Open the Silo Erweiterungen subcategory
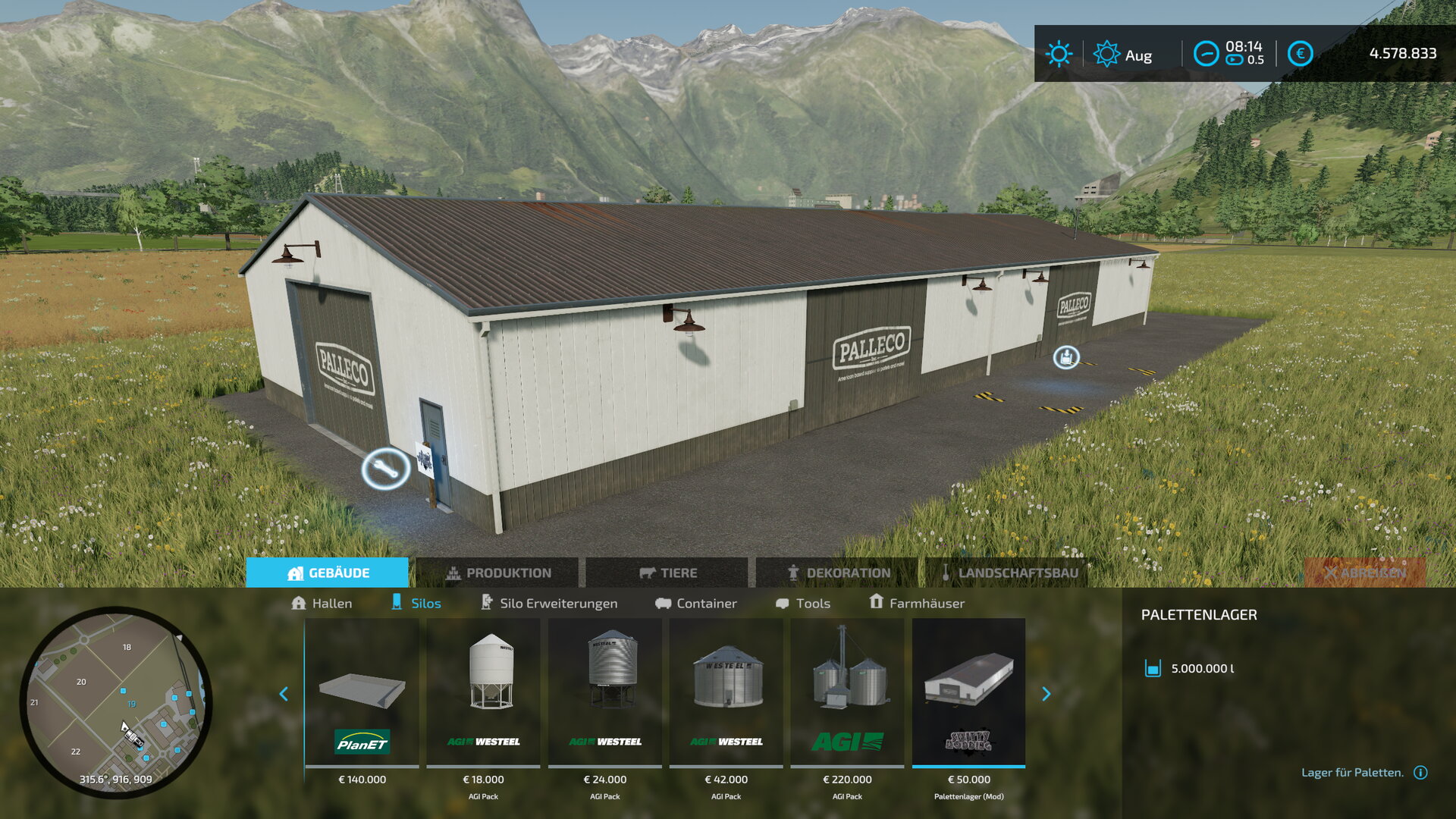Viewport: 1456px width, 819px height. coord(549,603)
